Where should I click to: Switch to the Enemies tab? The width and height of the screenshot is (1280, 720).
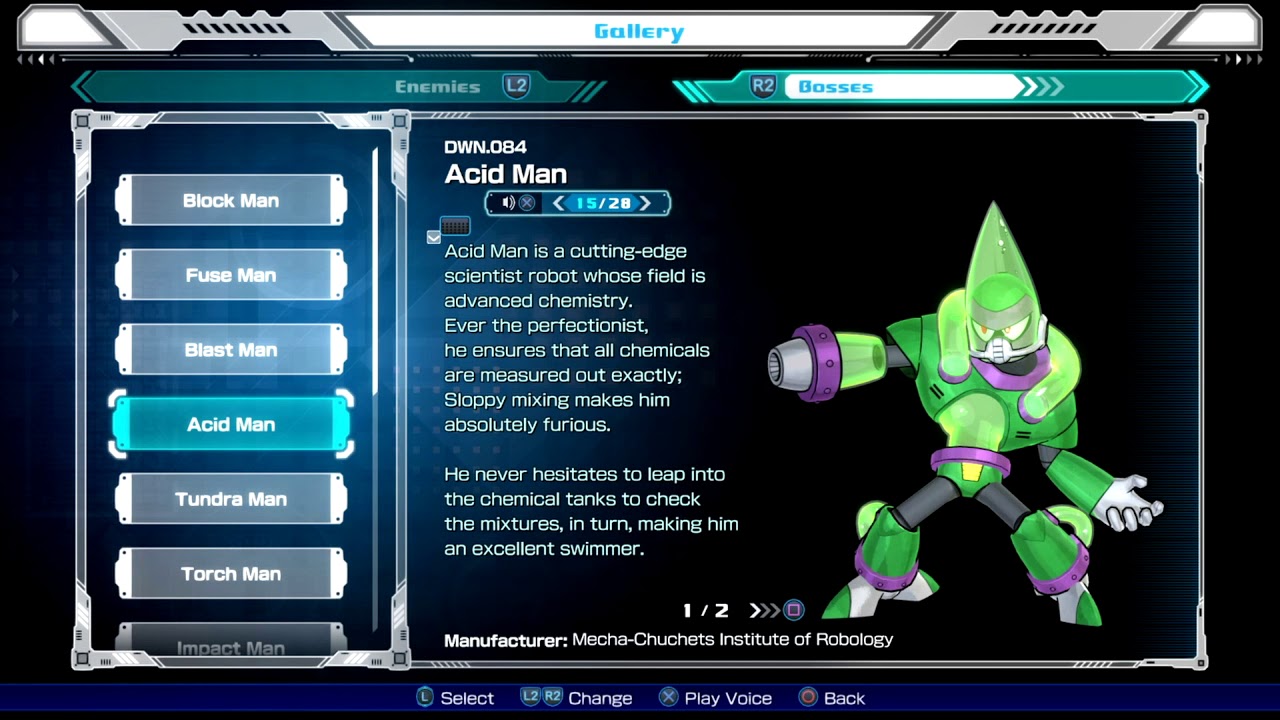click(437, 86)
